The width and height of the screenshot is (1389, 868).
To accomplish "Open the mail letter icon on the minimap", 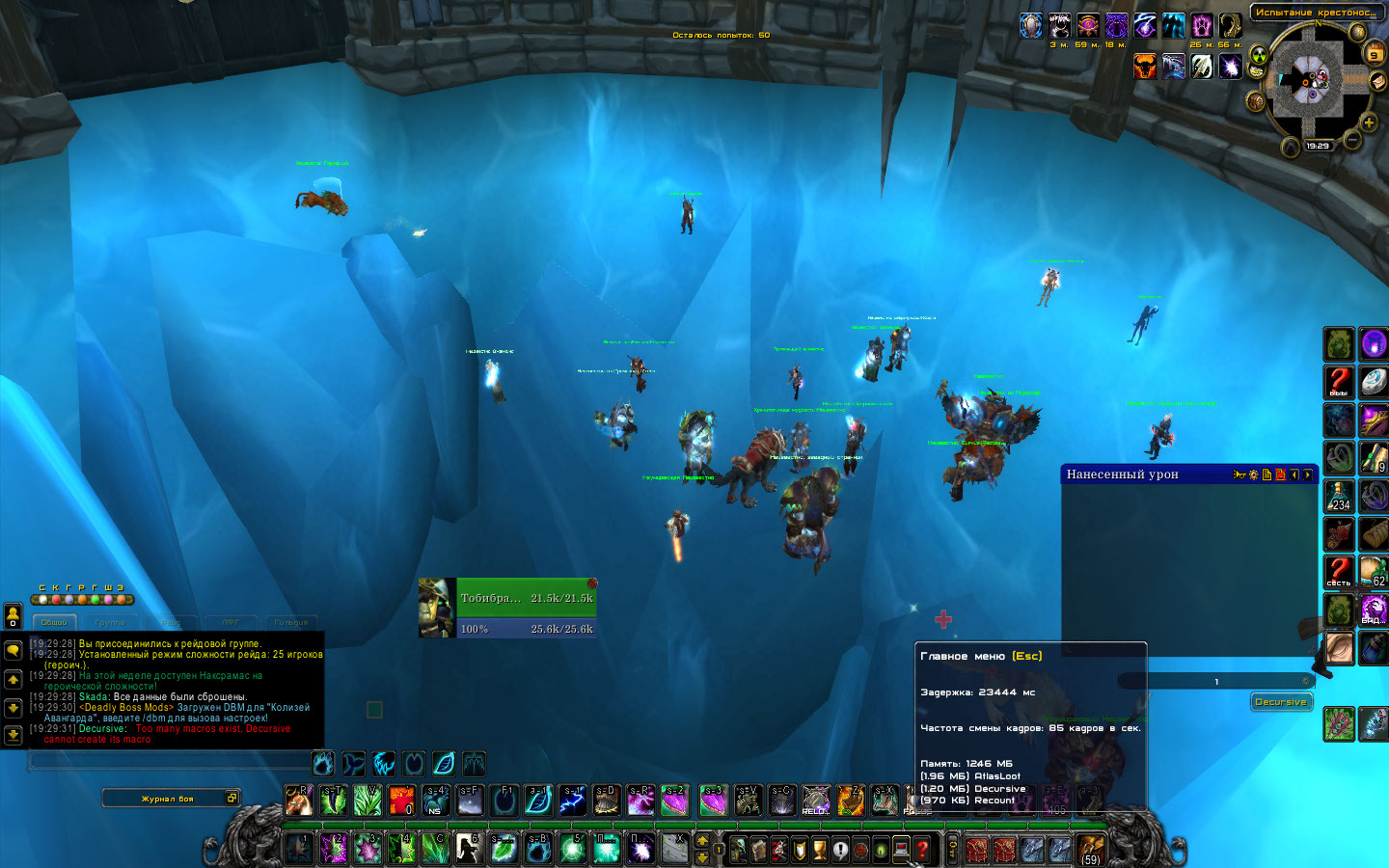I will click(1377, 82).
